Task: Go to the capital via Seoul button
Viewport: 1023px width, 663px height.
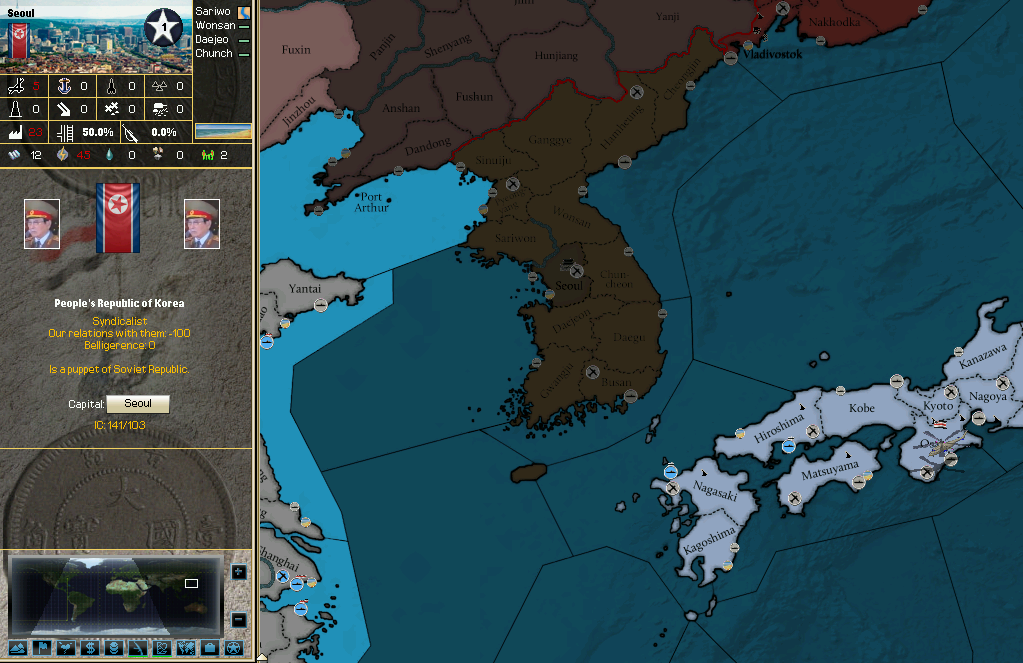Action: (138, 404)
